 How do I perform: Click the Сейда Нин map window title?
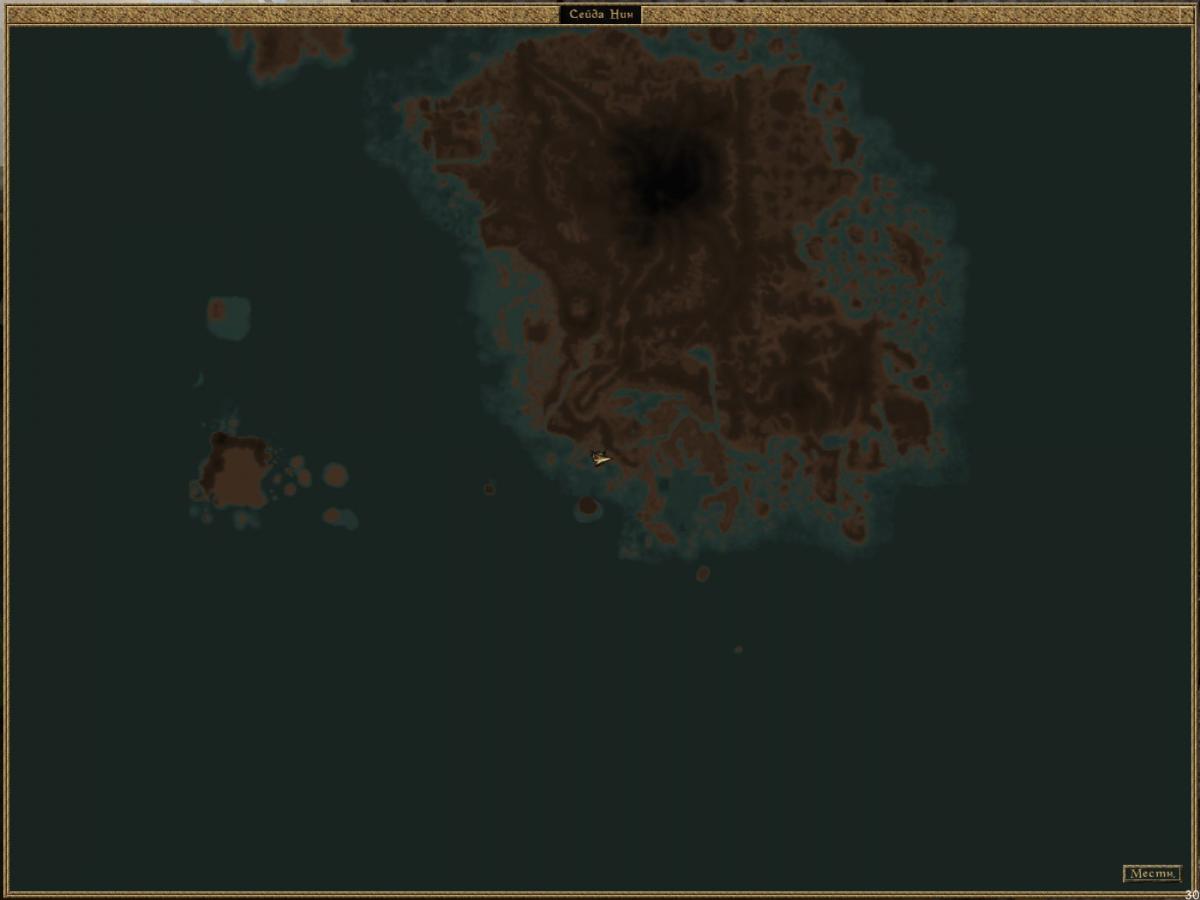click(x=600, y=14)
